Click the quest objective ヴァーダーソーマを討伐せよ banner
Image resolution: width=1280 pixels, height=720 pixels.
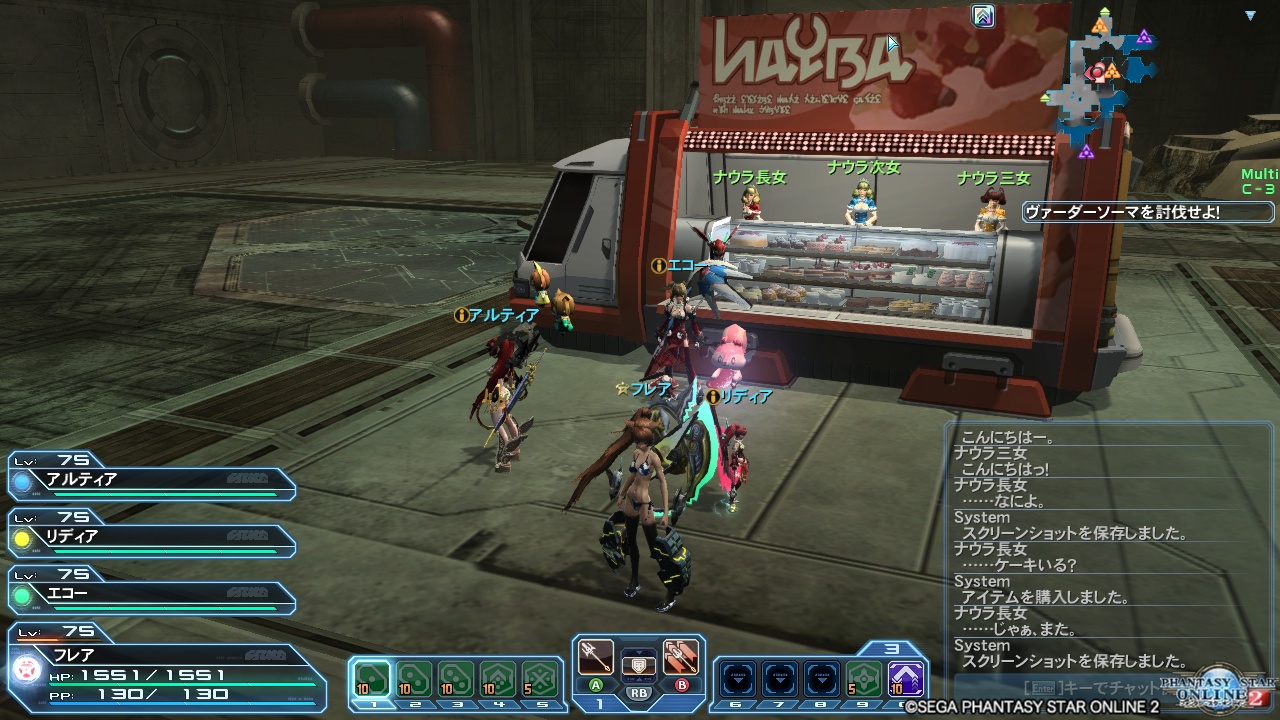point(1146,211)
